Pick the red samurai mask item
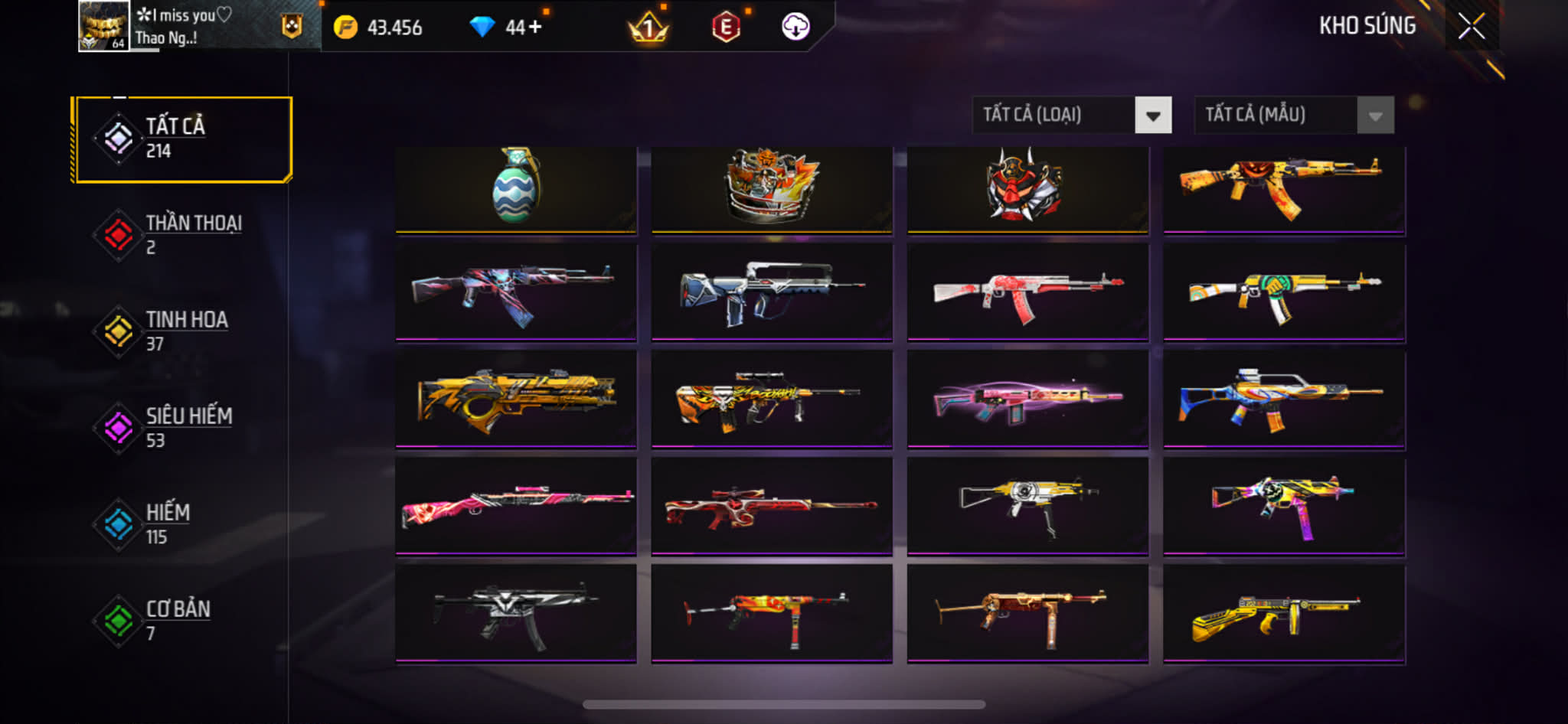Image resolution: width=1568 pixels, height=724 pixels. [1027, 188]
